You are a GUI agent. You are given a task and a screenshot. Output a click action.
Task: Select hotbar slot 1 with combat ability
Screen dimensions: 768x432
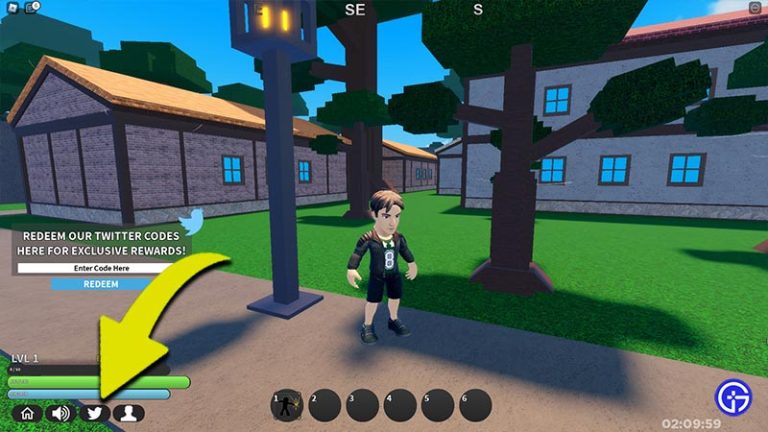click(x=288, y=404)
